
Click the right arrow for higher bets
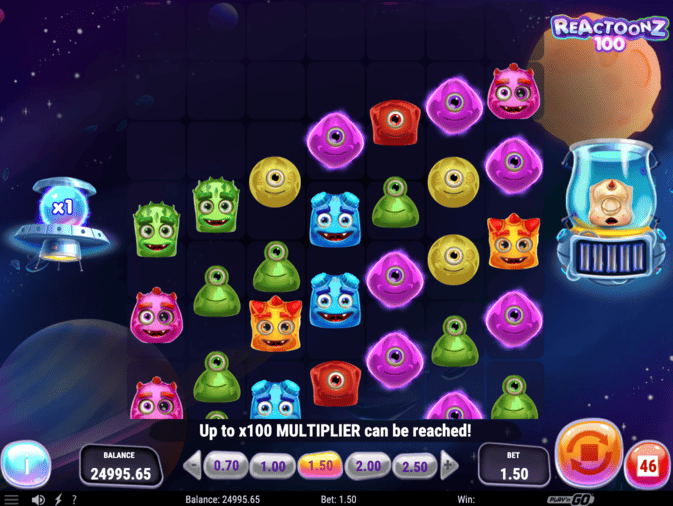click(449, 465)
